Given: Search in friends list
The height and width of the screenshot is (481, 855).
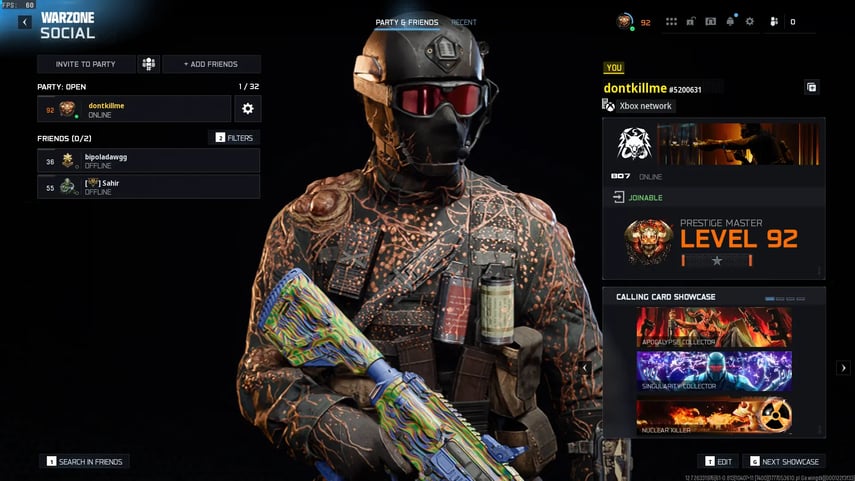Looking at the screenshot, I should click(86, 461).
